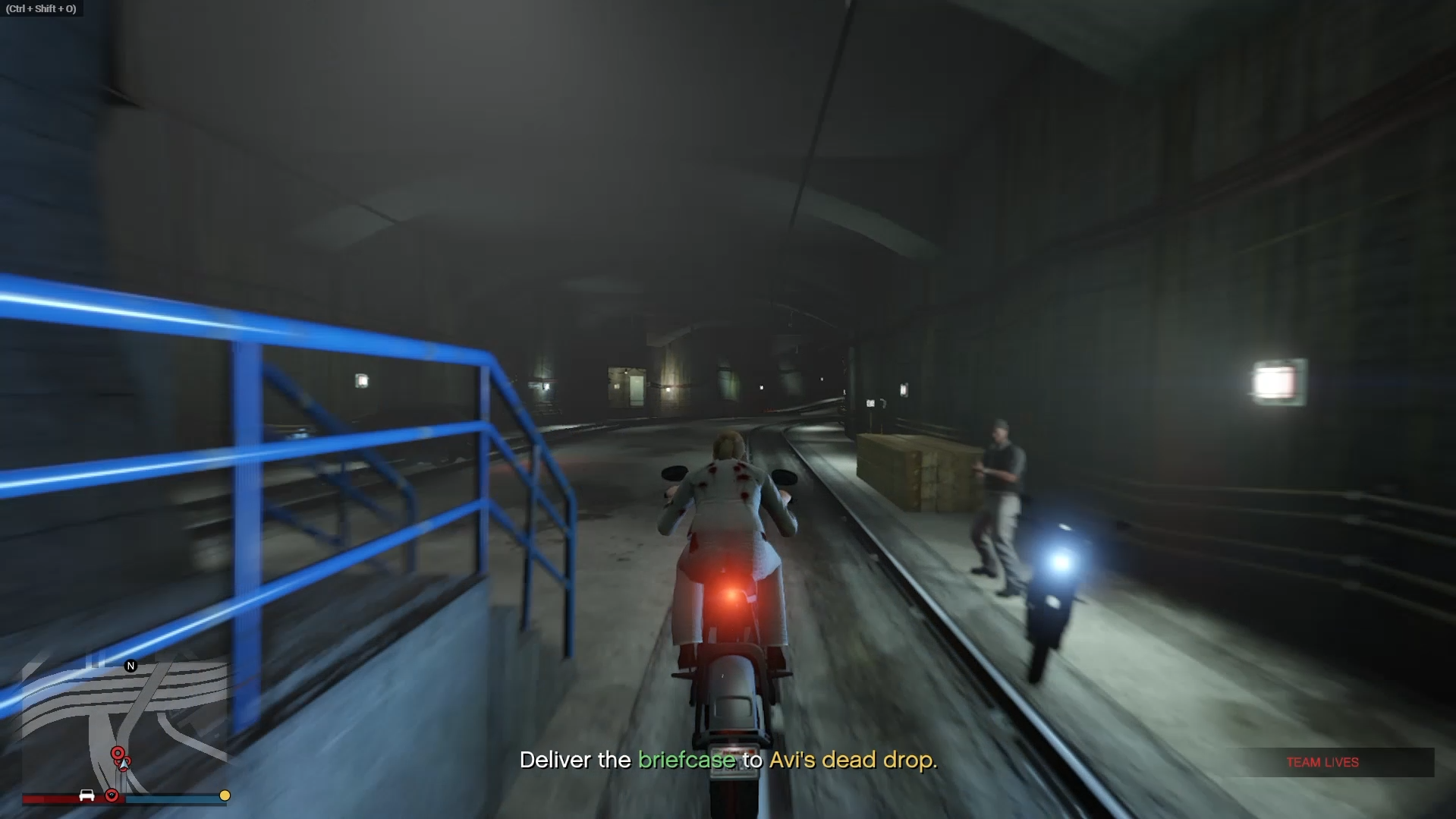This screenshot has height=819, width=1456.
Task: Click the TEAM LIVES indicator
Action: point(1322,762)
